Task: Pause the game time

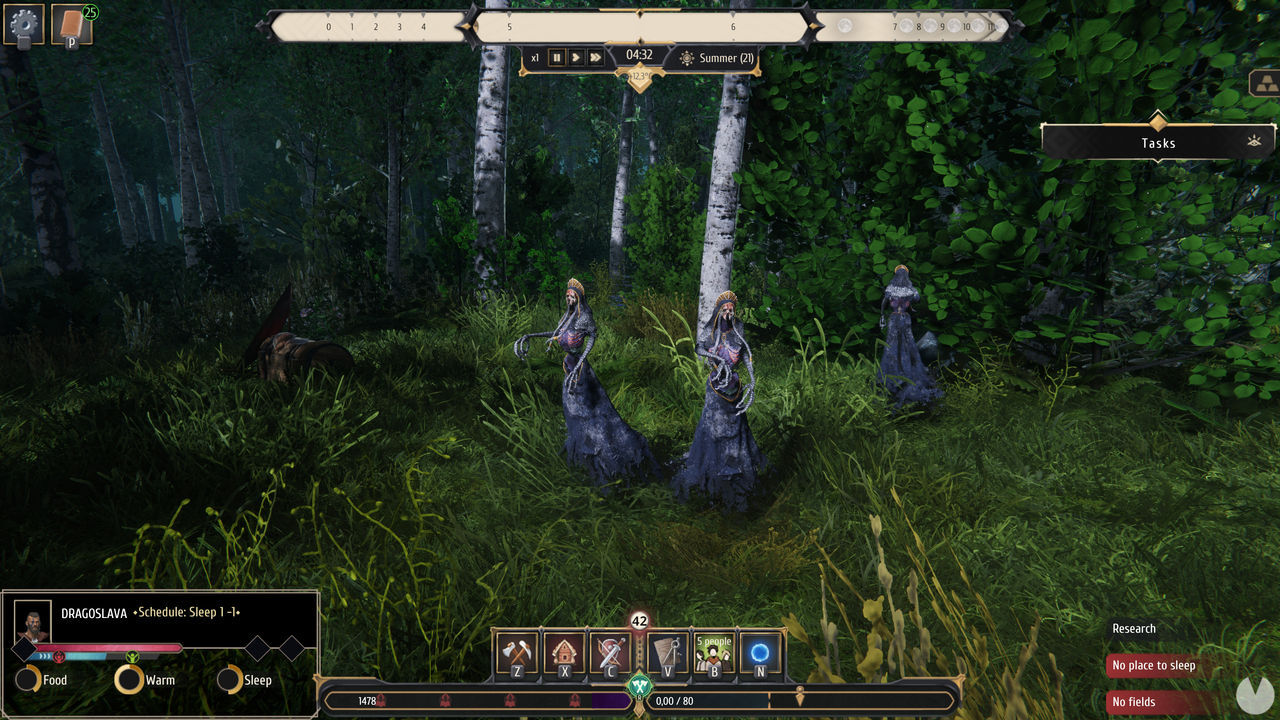Action: tap(557, 58)
